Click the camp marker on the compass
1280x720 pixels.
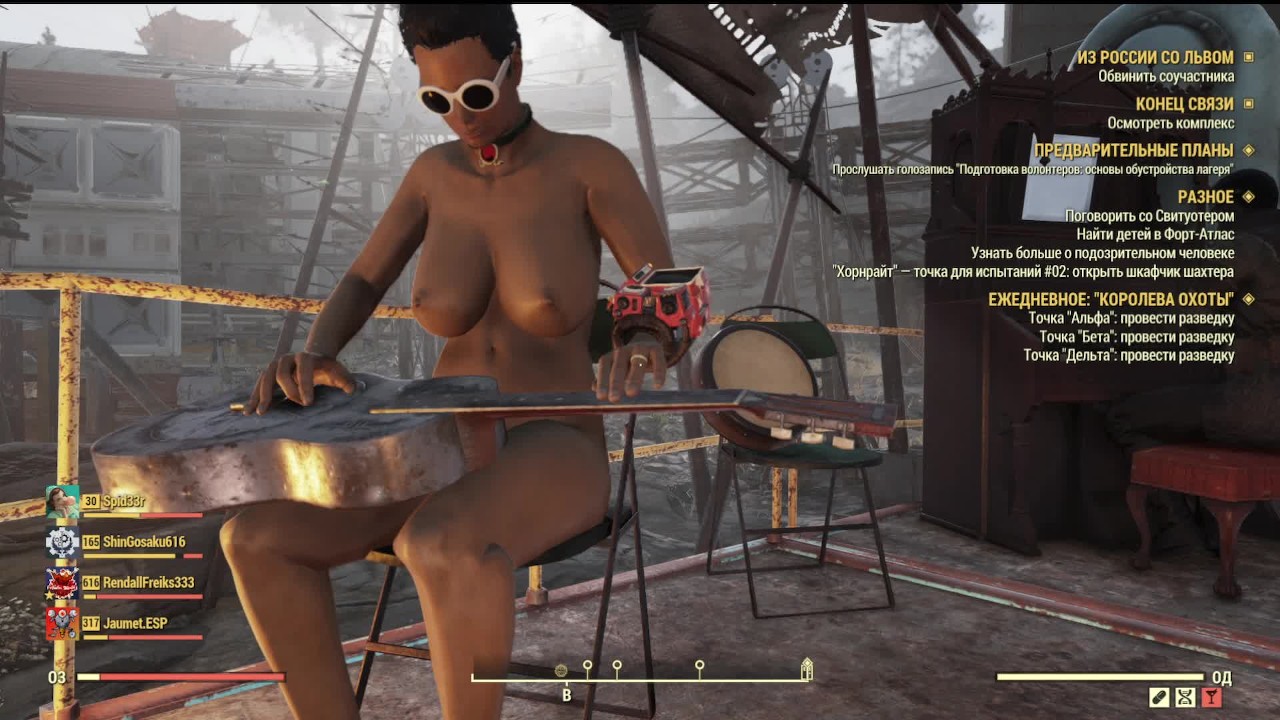click(x=807, y=669)
